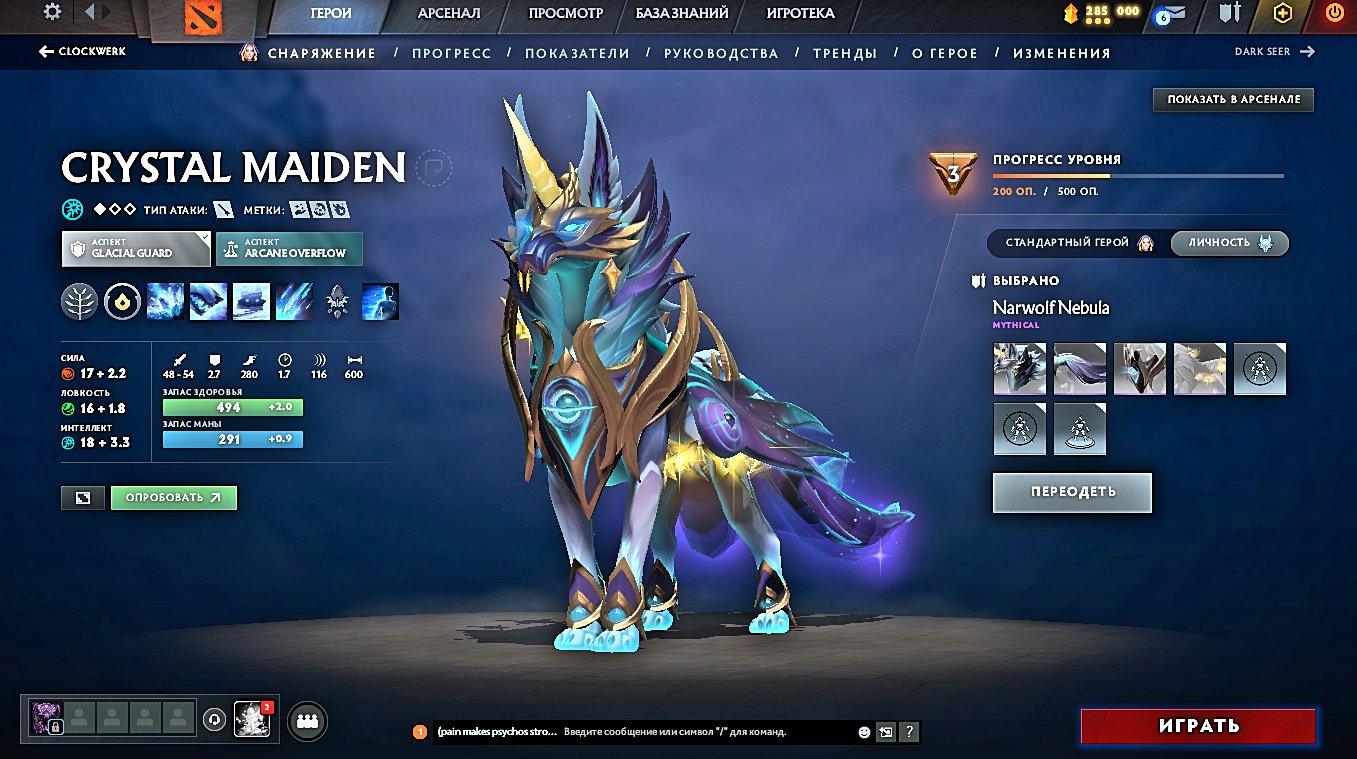
Task: View the Freezing Field ultimate ability icon
Action: point(293,301)
